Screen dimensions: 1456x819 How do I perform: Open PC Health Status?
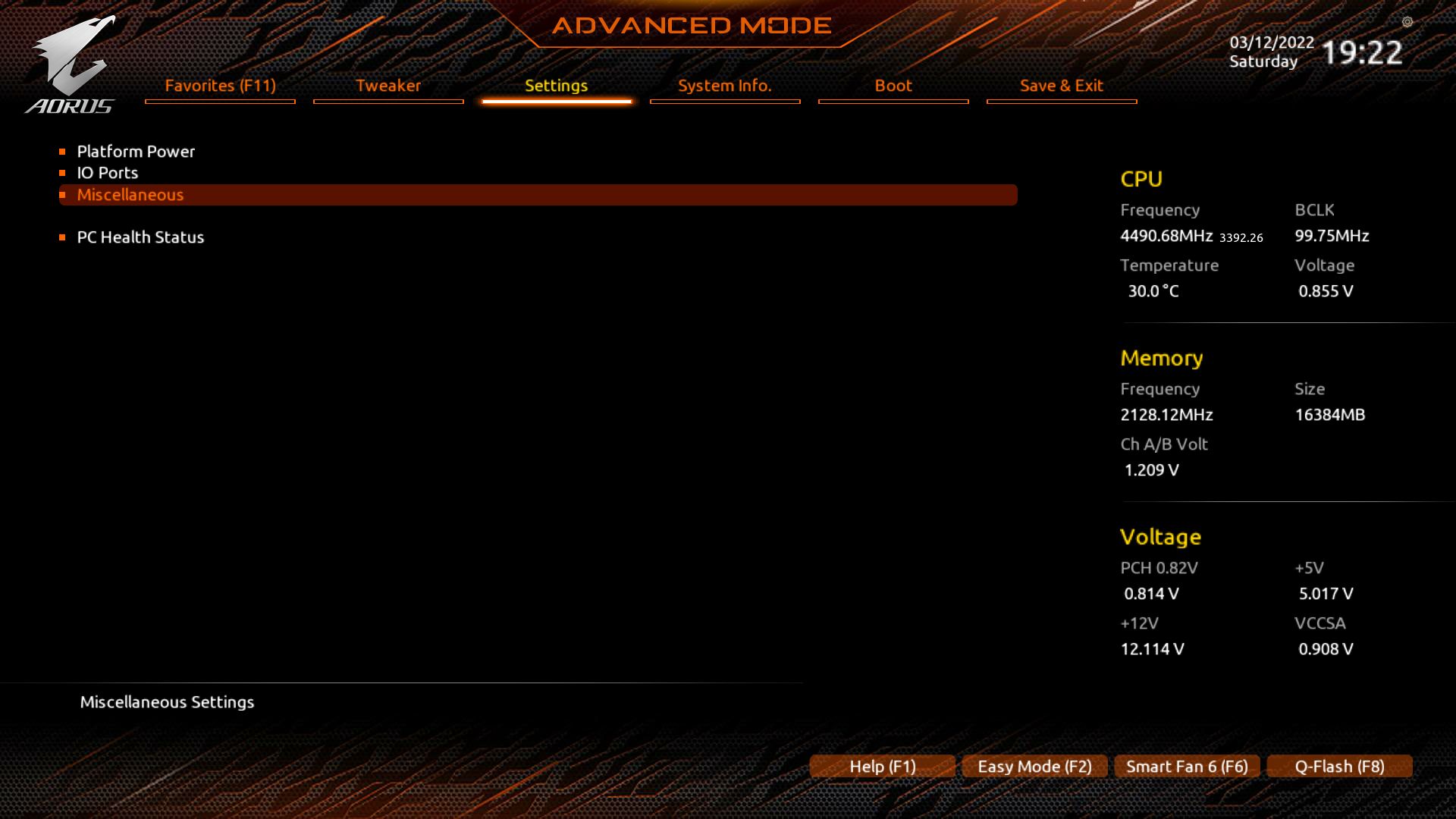(141, 237)
